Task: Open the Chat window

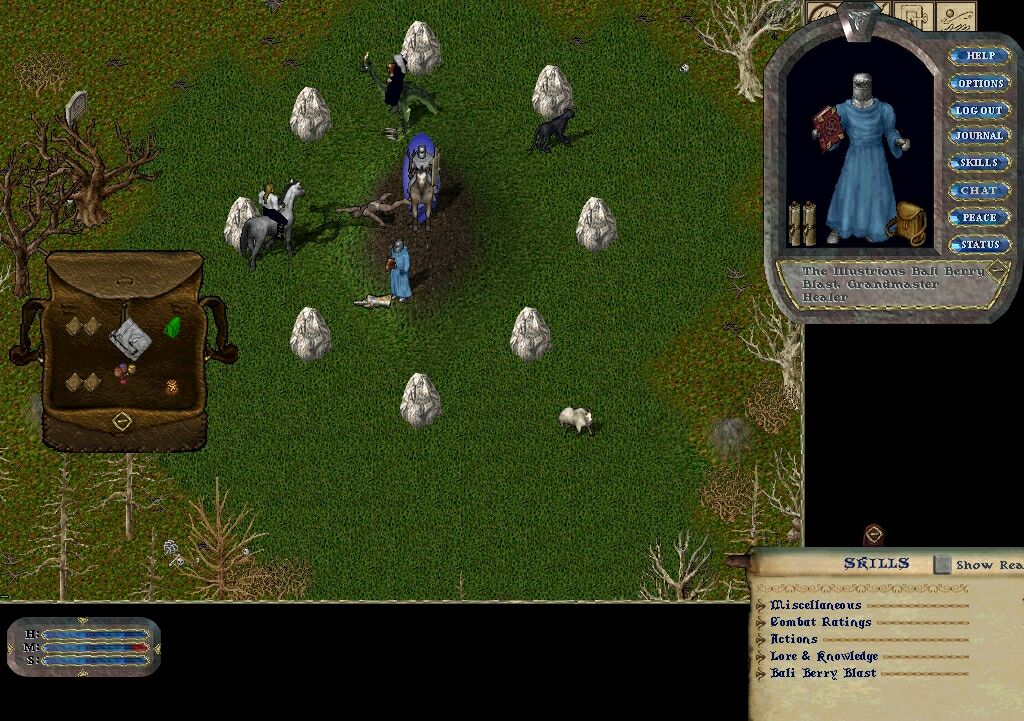Action: [979, 190]
